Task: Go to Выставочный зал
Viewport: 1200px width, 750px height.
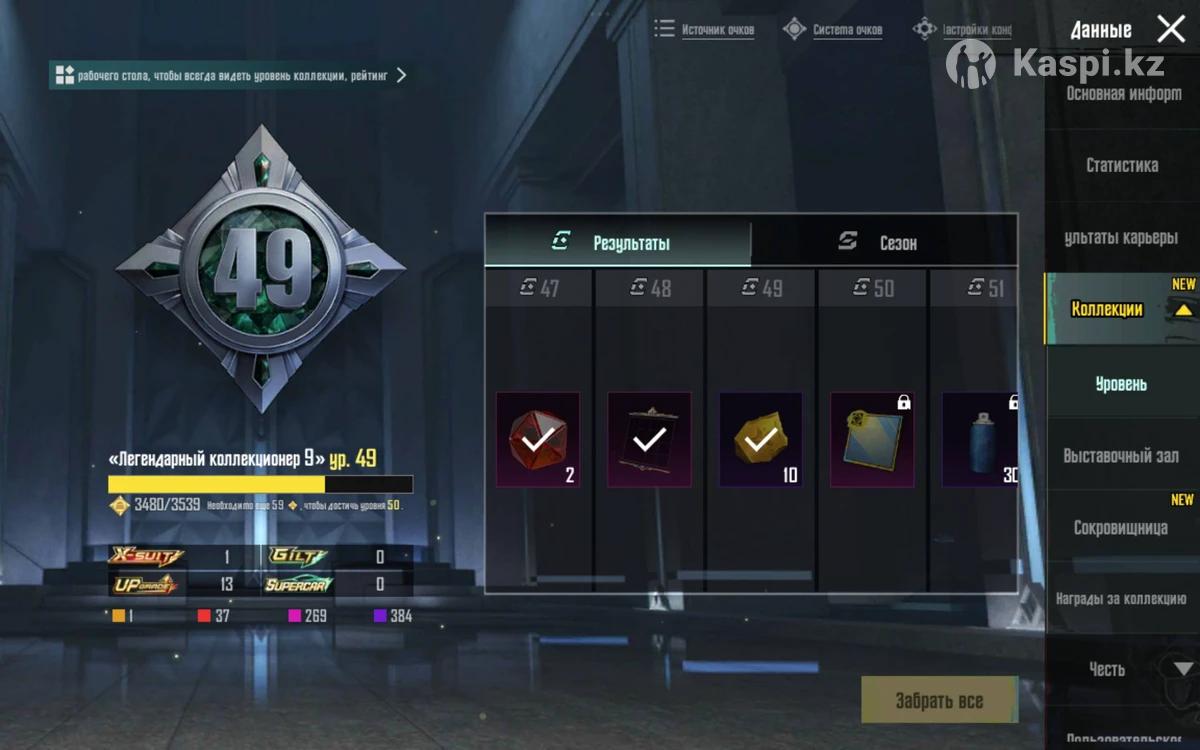Action: click(x=1121, y=456)
